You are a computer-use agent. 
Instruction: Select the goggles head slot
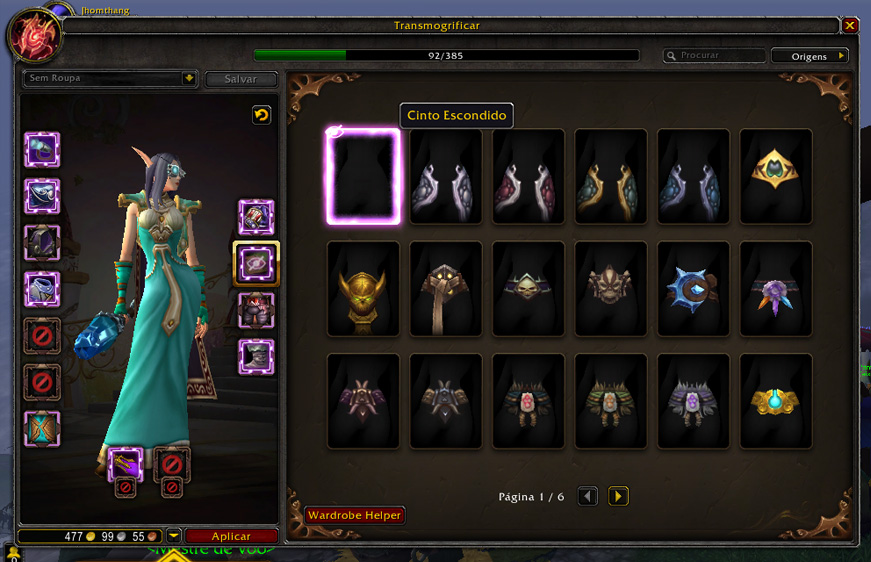click(42, 150)
